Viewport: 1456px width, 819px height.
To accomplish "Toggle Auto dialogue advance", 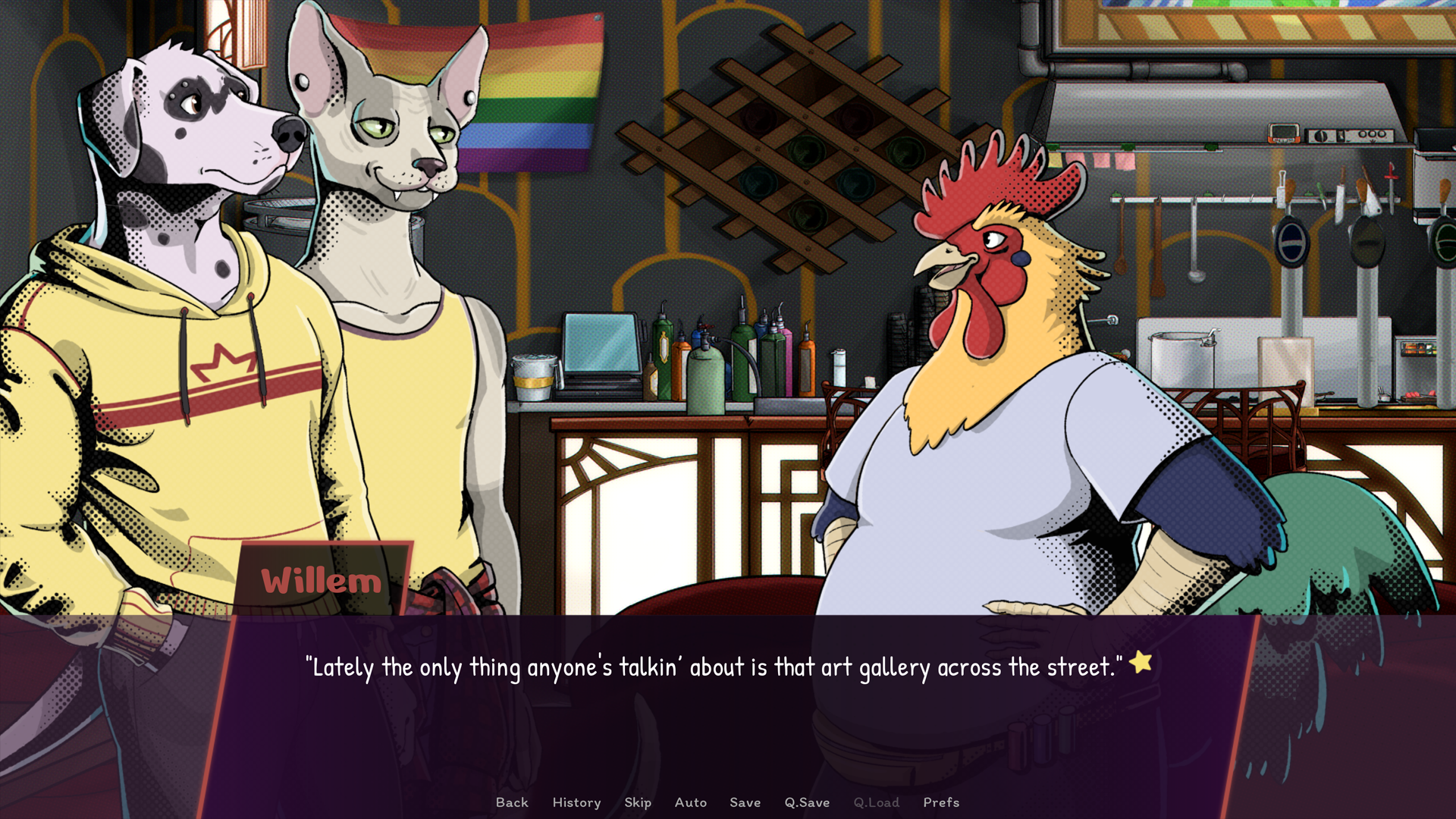I will tap(690, 802).
